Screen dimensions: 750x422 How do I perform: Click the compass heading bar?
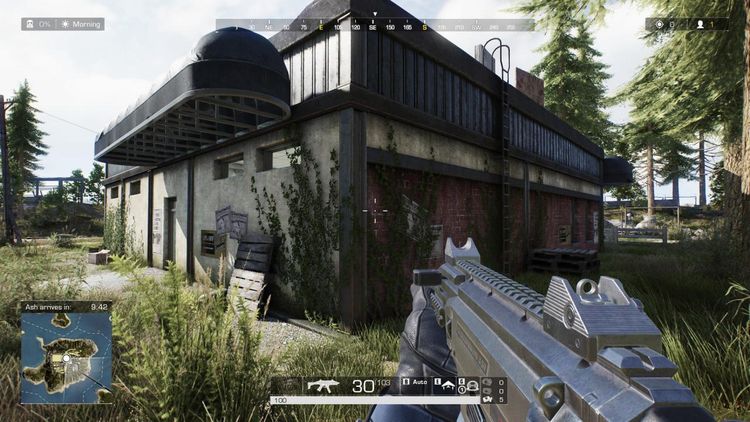[x=374, y=24]
